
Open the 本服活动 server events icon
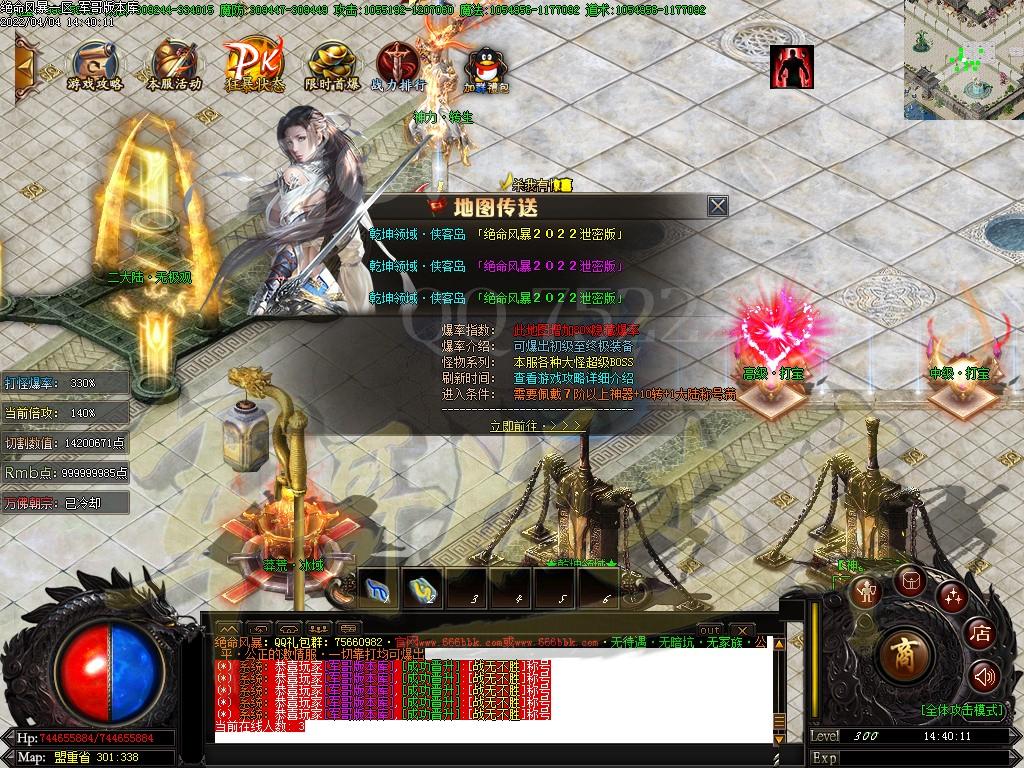click(x=174, y=66)
